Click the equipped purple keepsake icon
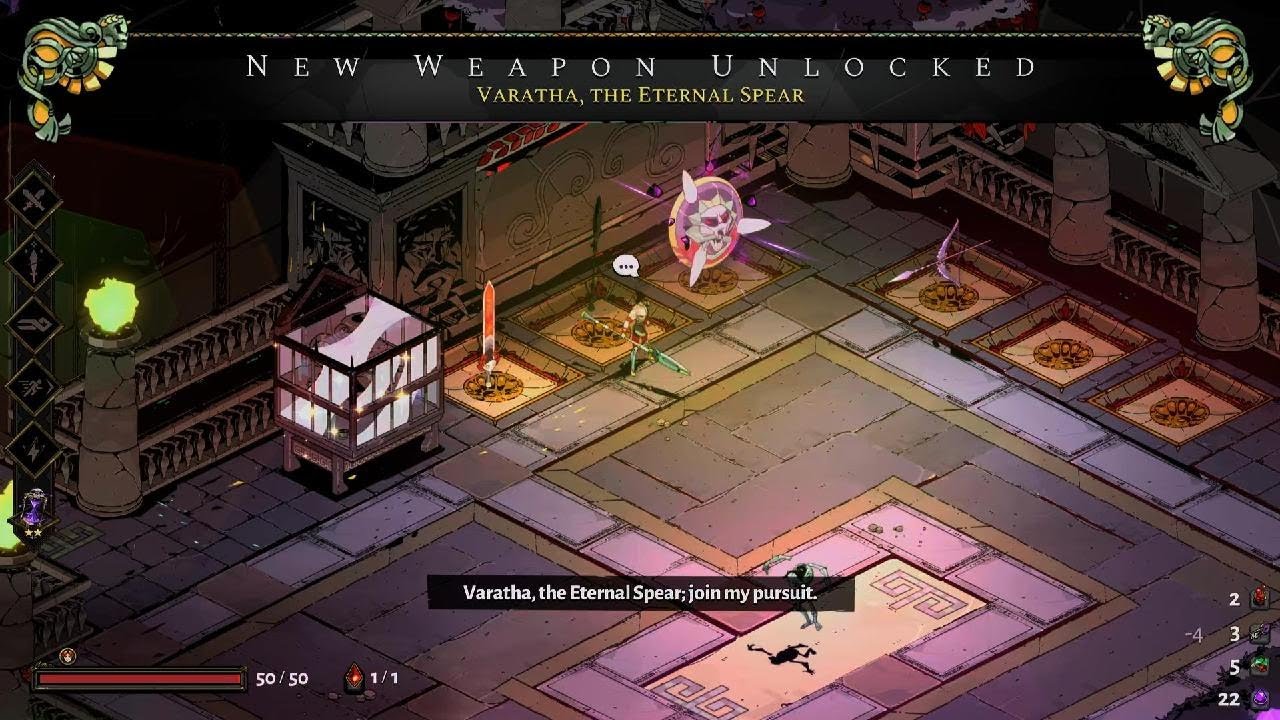Viewport: 1280px width, 720px height. [x=33, y=510]
